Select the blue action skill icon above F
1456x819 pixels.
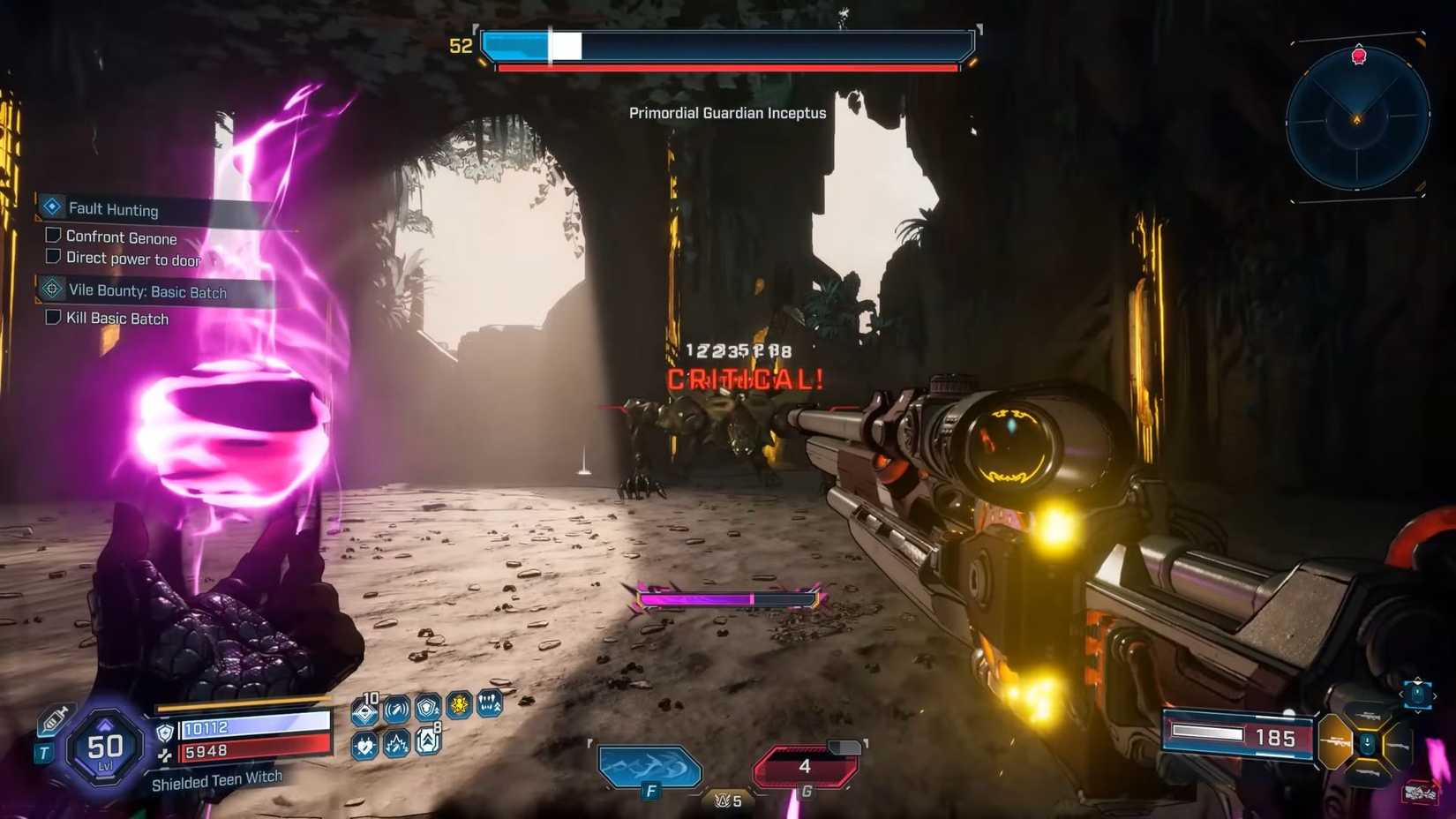649,767
